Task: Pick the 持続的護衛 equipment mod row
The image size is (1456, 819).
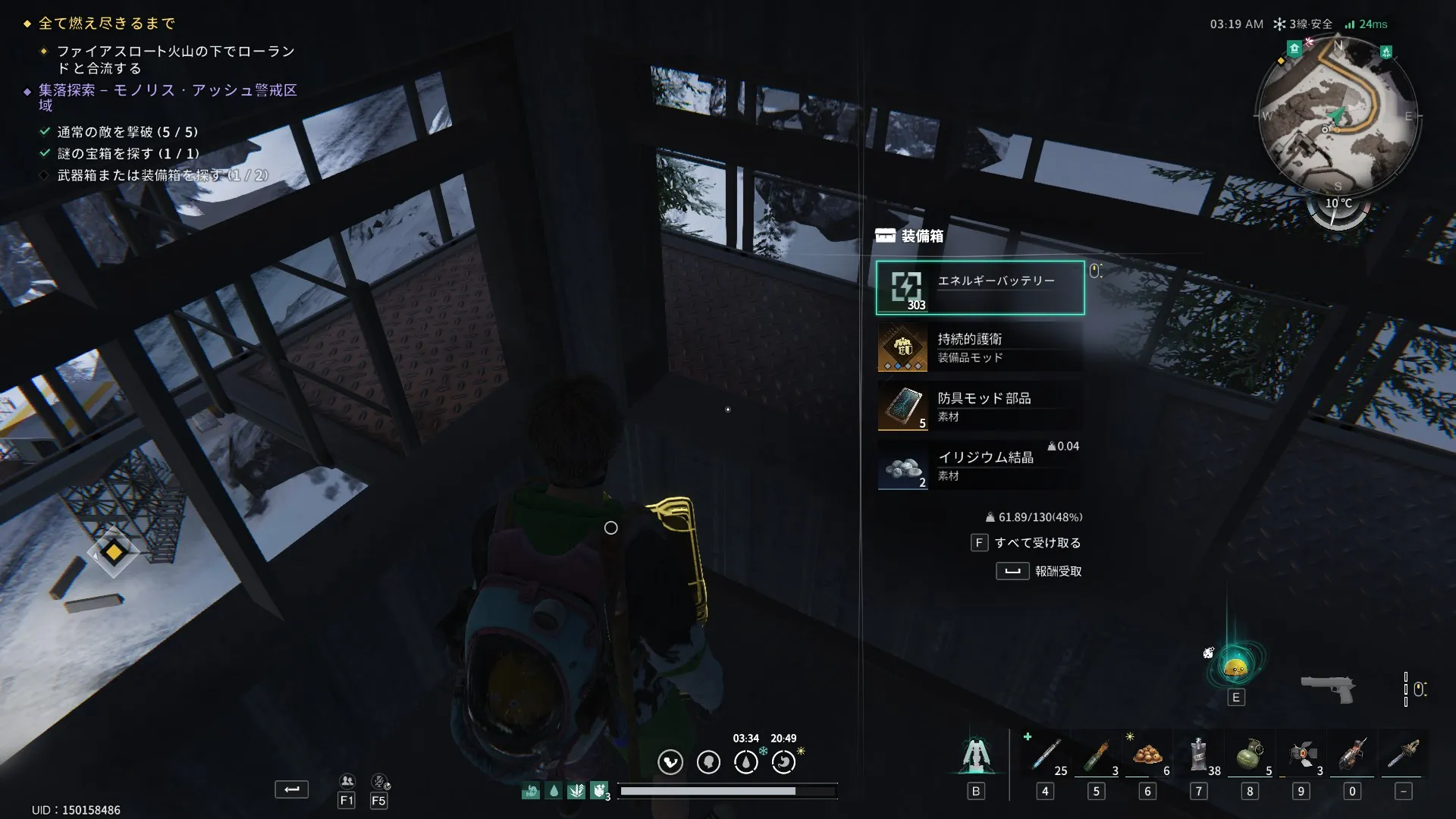Action: (980, 347)
